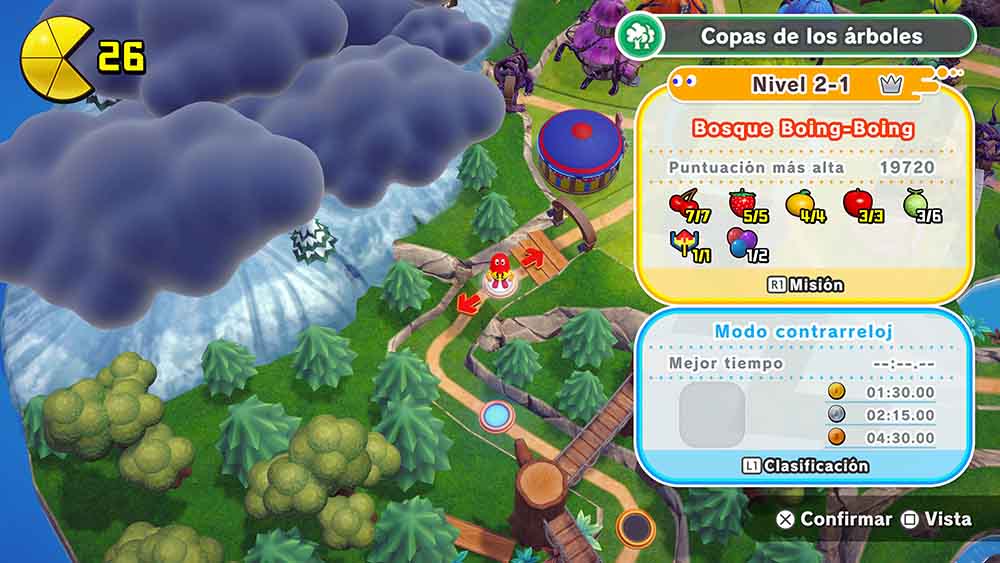This screenshot has height=563, width=1000.
Task: Open the Bosque Boing-Boing level card
Action: (x=804, y=128)
